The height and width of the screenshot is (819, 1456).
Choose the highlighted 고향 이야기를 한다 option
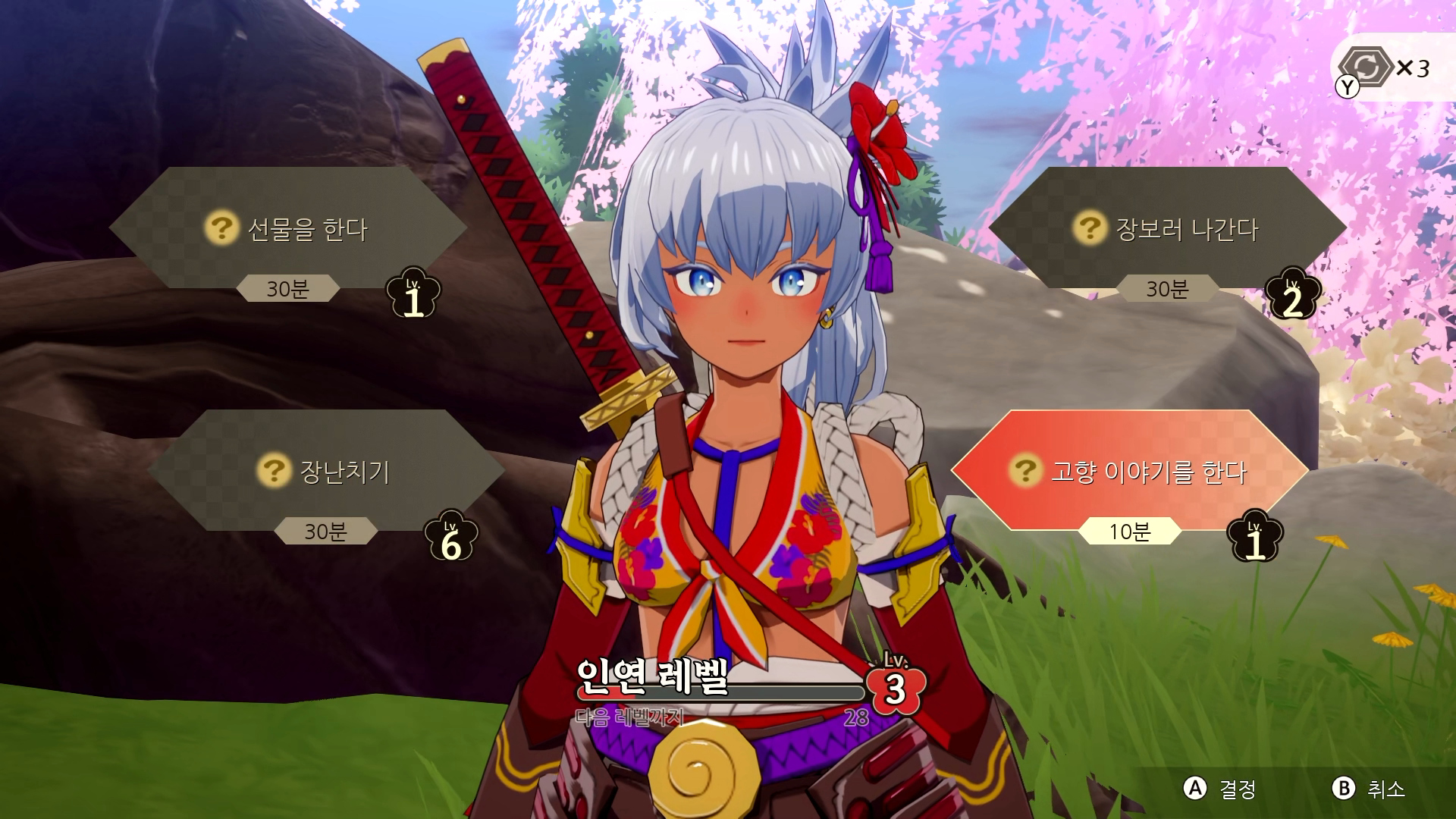(x=1130, y=471)
